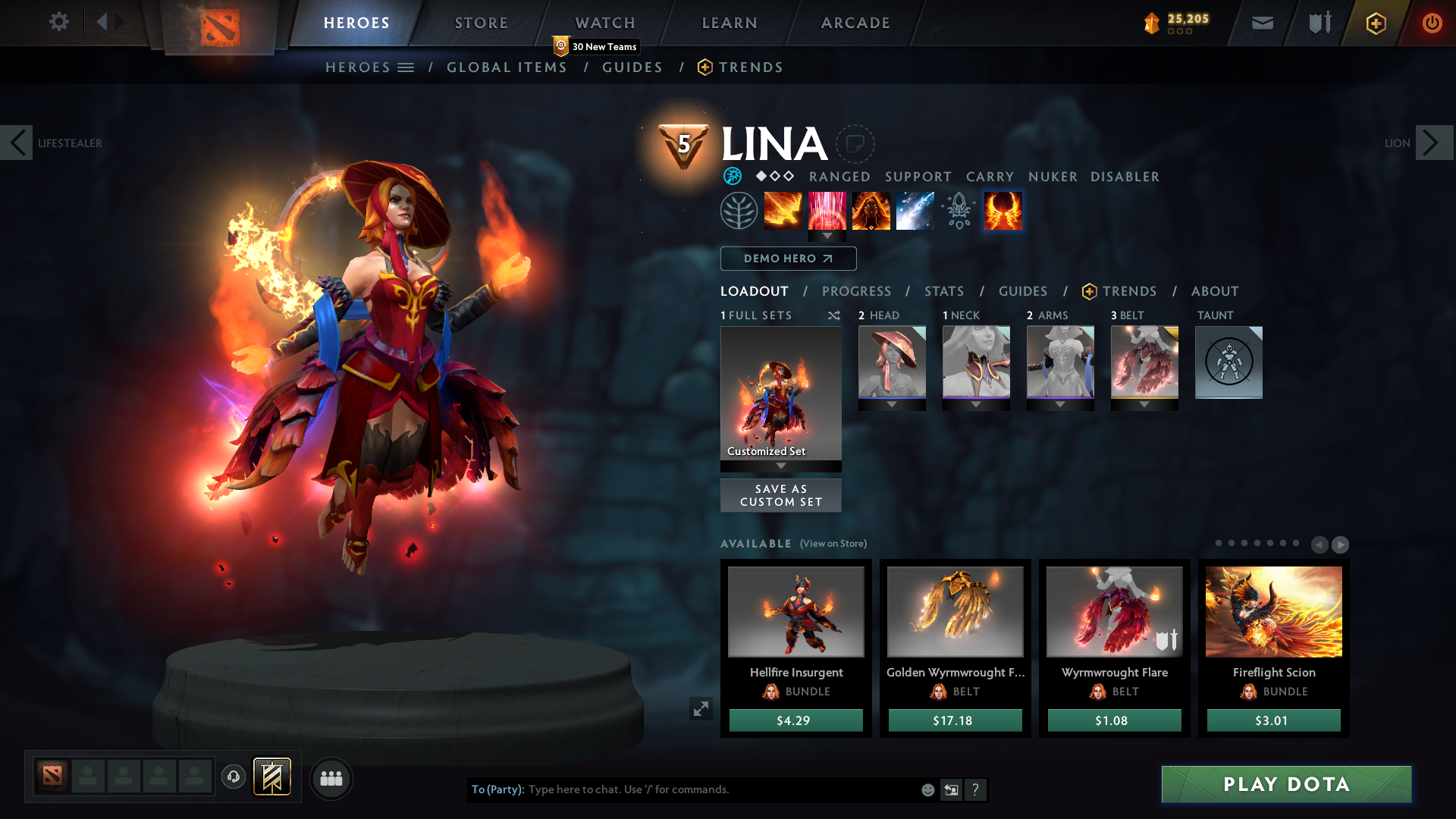This screenshot has width=1456, height=819.
Task: Click the scroll slider beneath Customized Set
Action: (x=781, y=466)
